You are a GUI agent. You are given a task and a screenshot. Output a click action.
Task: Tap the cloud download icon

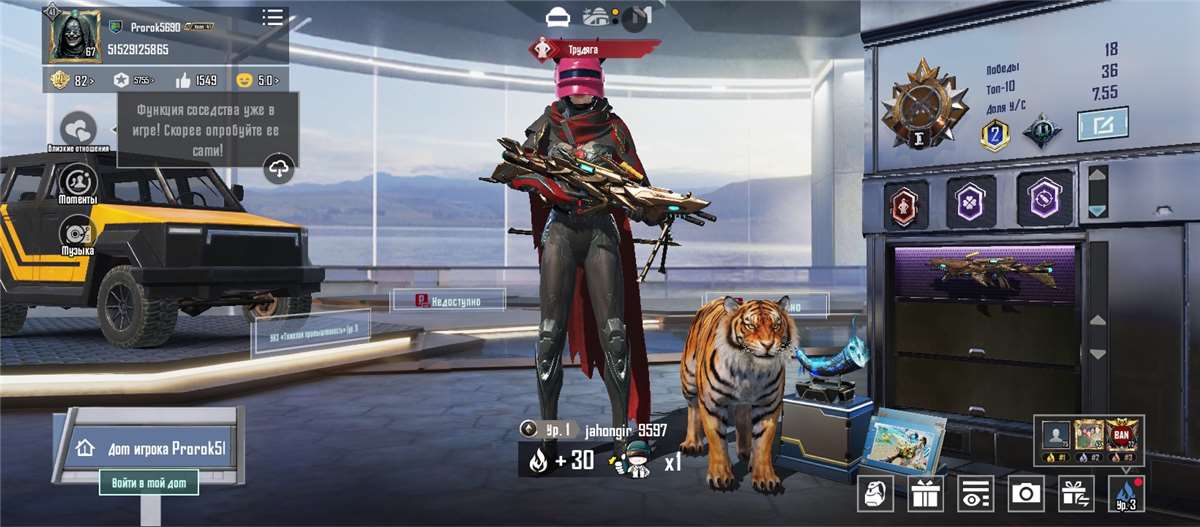tap(279, 170)
